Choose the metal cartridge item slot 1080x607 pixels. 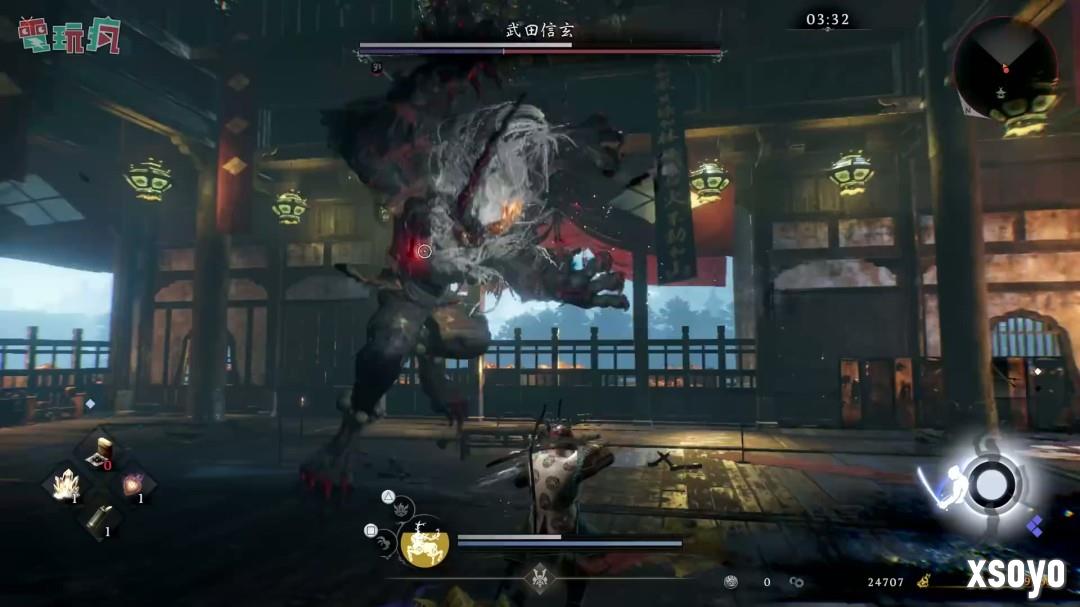[x=100, y=519]
